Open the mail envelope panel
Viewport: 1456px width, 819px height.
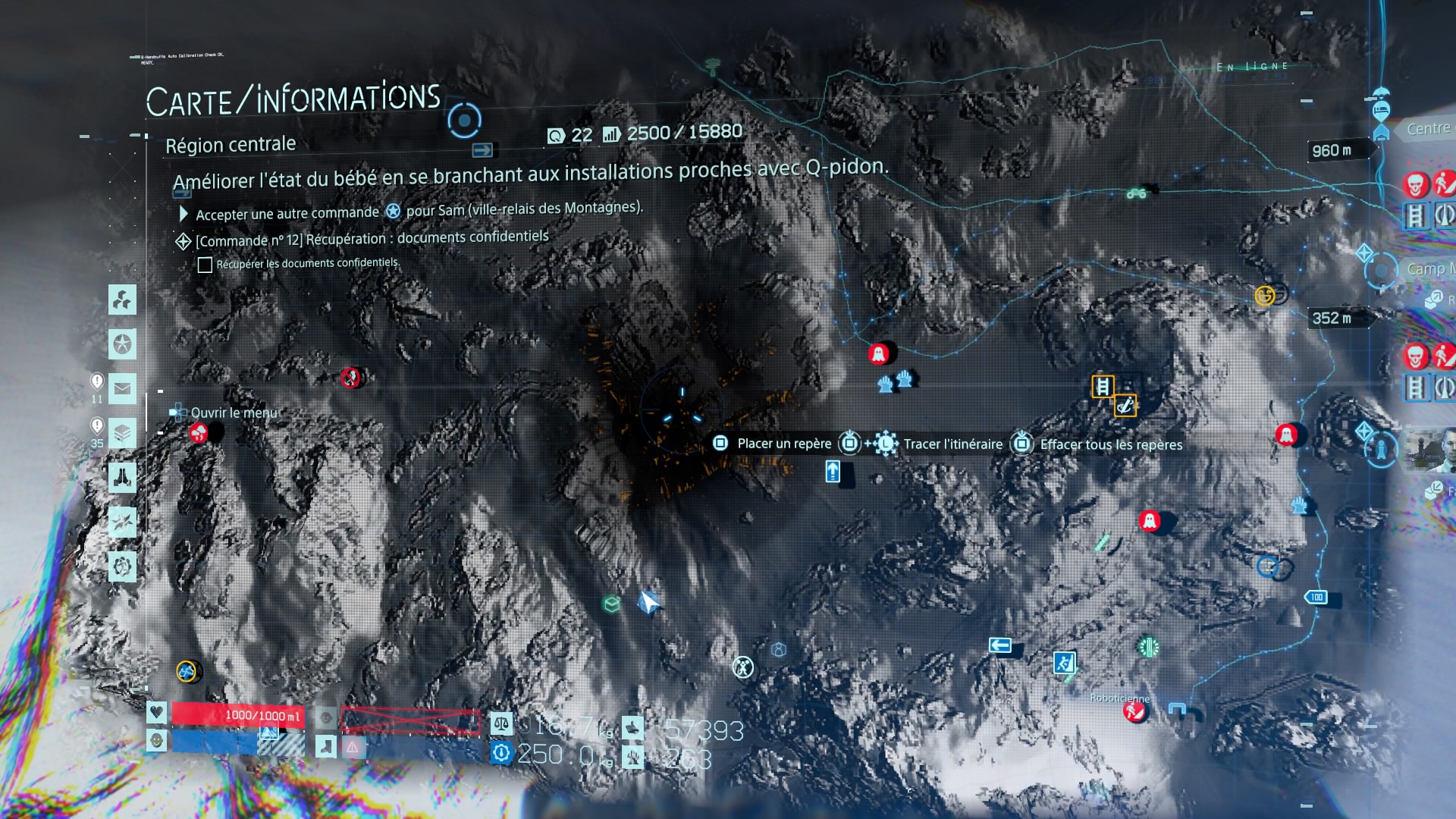[122, 389]
